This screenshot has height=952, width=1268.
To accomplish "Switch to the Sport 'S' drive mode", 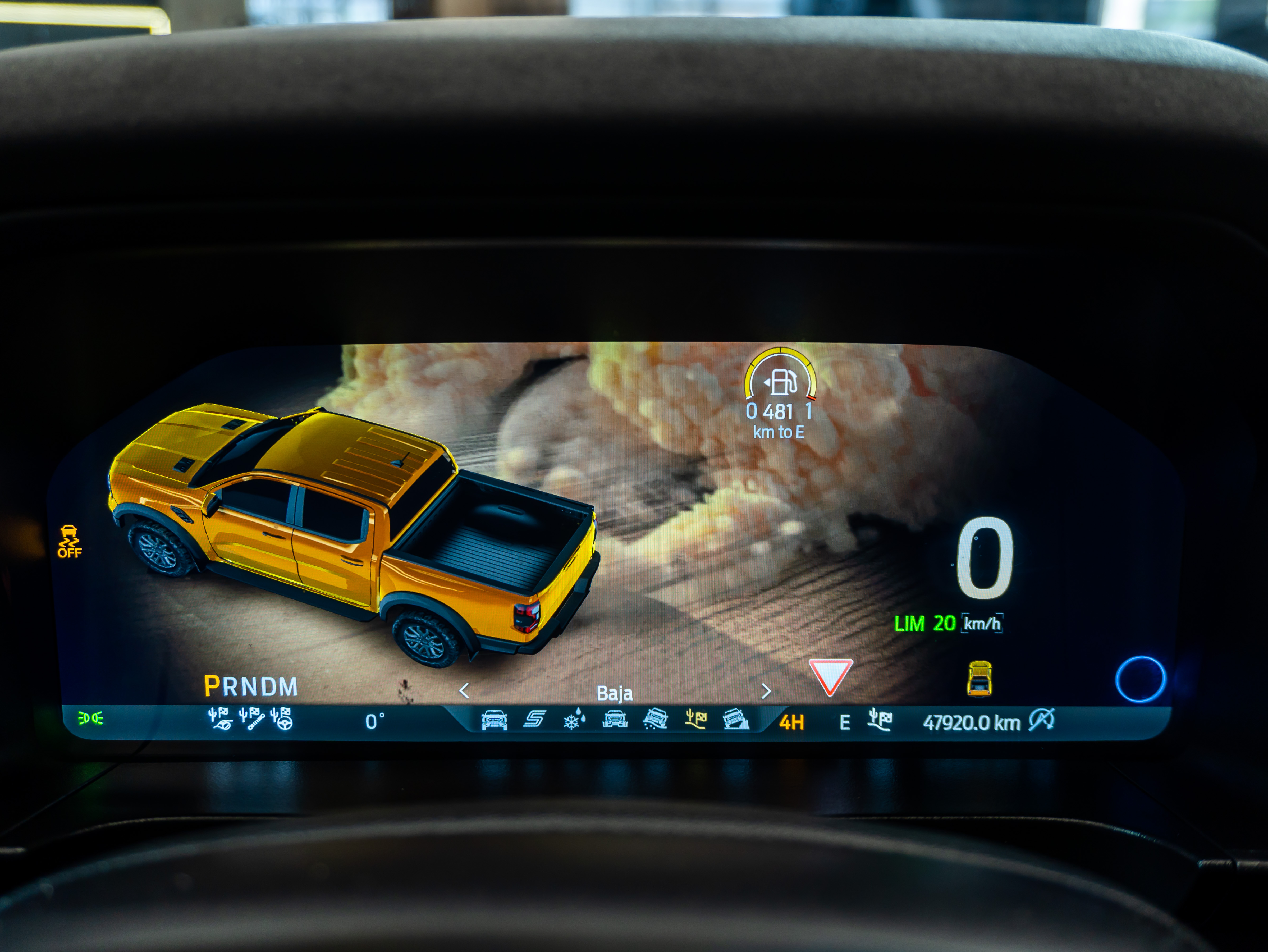I will pos(534,719).
